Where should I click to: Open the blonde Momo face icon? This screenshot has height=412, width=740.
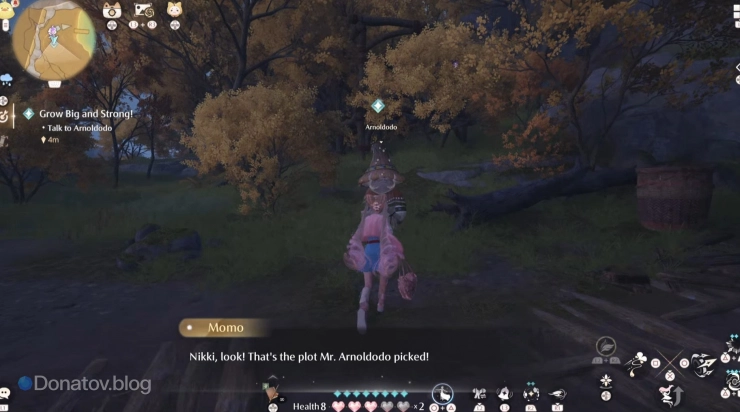[175, 11]
